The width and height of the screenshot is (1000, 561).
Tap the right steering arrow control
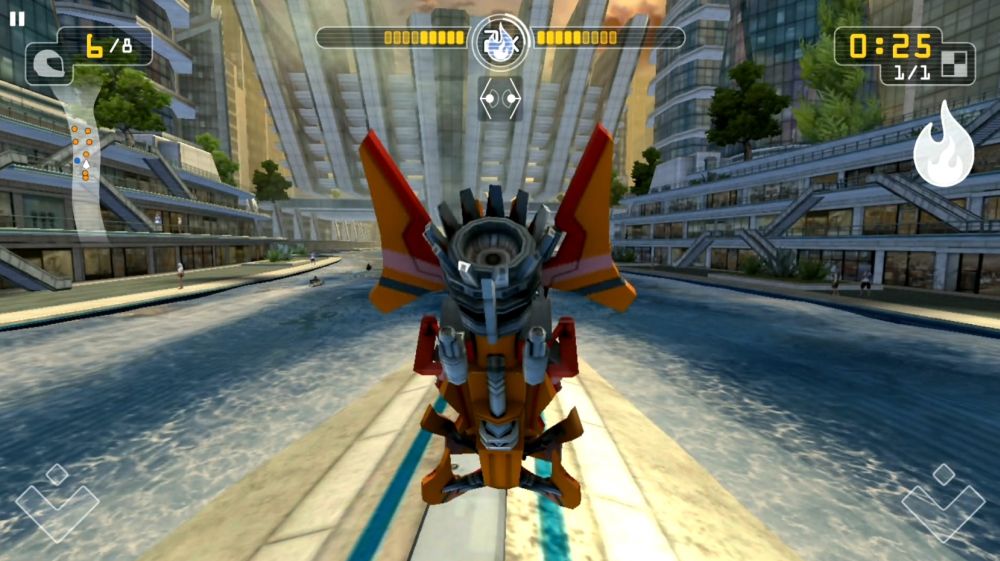tap(943, 503)
